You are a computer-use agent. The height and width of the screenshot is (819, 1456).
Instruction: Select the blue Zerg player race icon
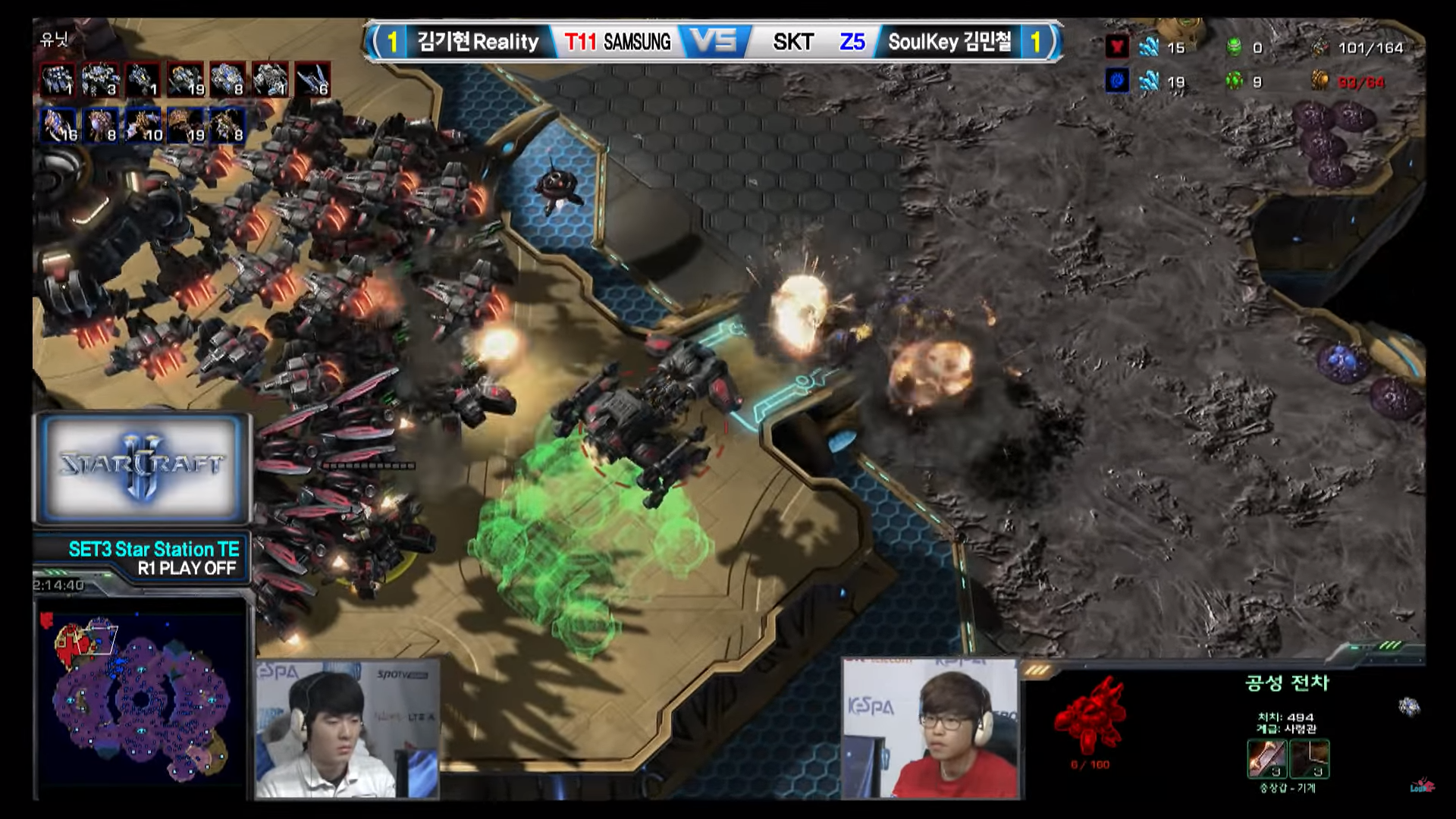[1116, 81]
